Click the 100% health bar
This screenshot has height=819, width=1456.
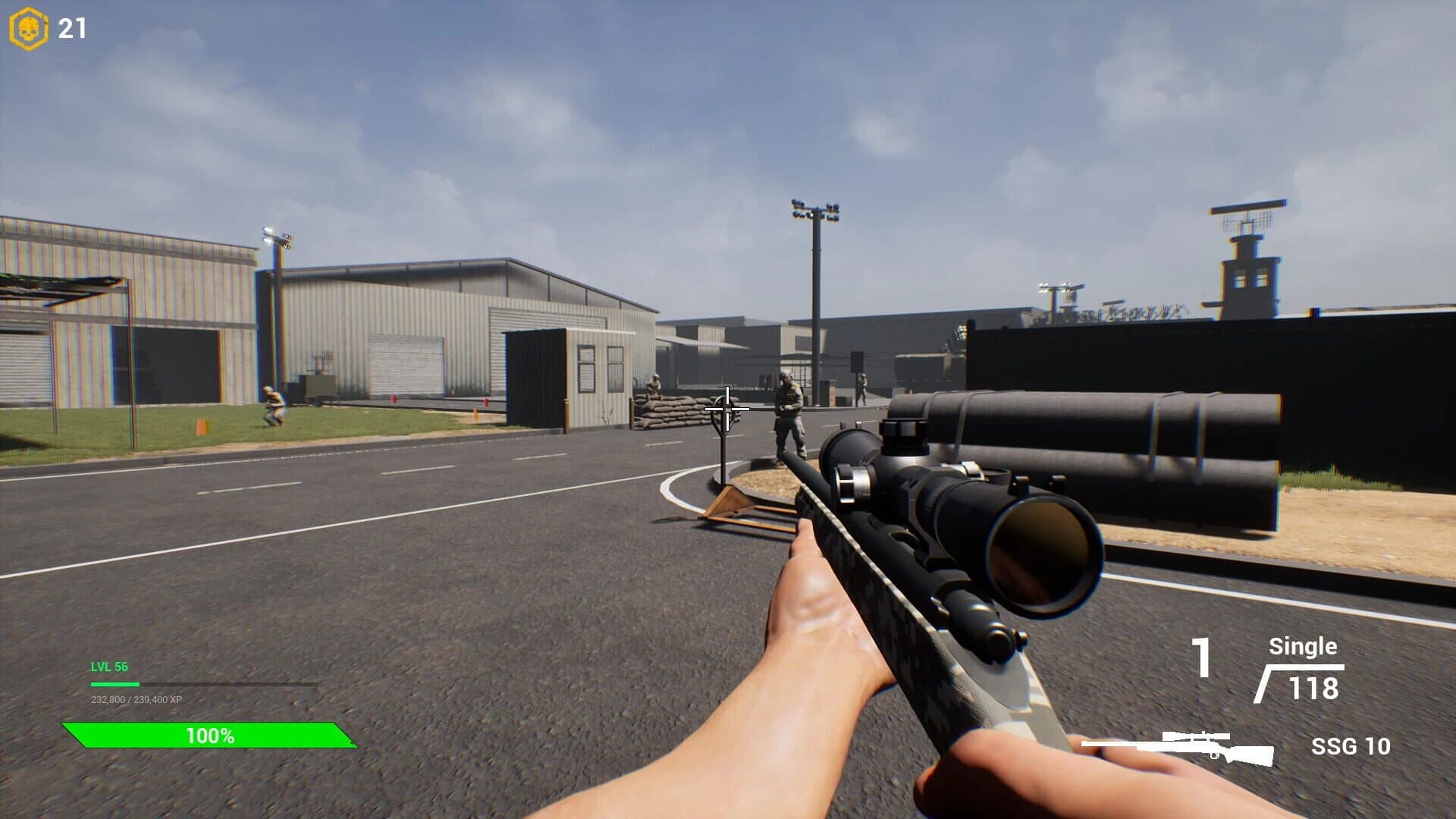click(x=210, y=734)
